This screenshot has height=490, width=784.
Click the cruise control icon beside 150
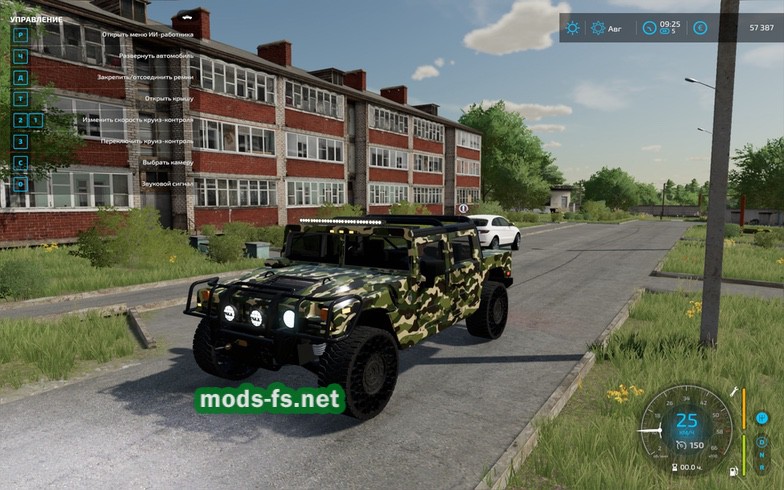[680, 445]
